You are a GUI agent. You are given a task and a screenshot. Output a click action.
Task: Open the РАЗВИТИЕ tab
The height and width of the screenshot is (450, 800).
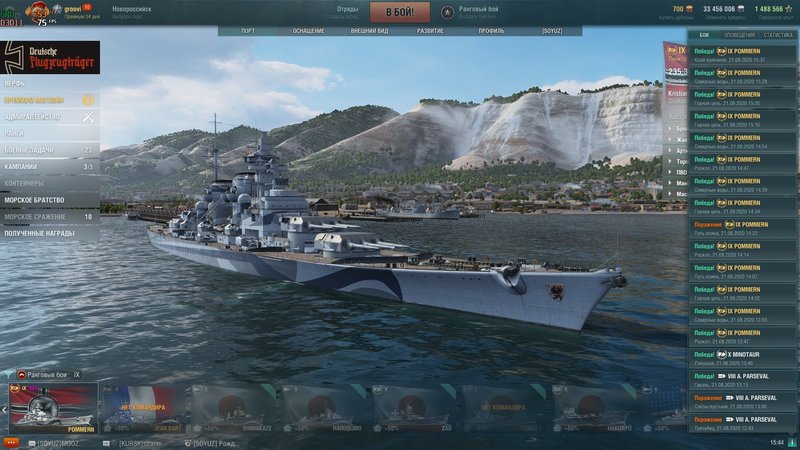[x=431, y=31]
